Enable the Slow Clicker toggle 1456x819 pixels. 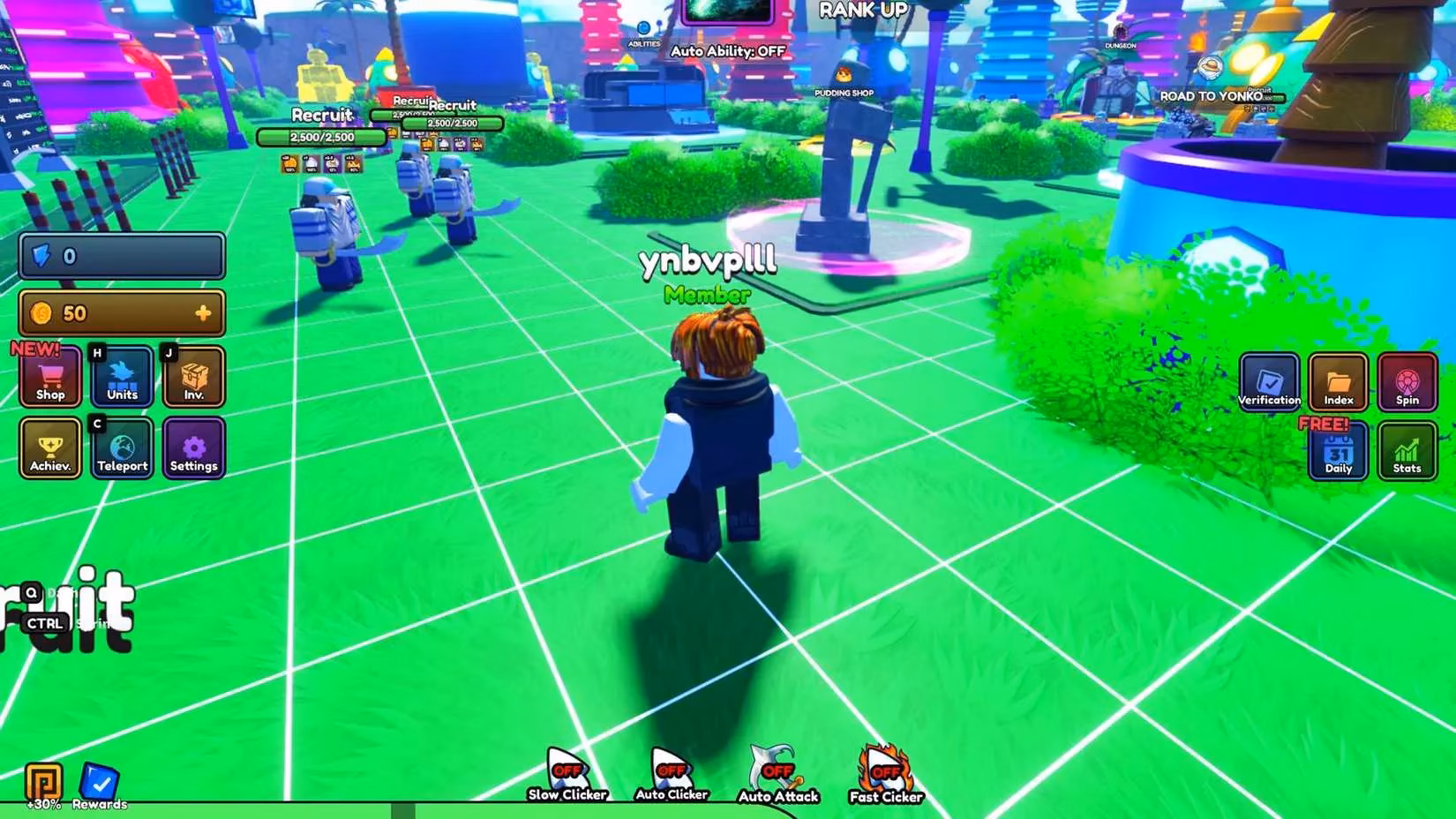[x=566, y=768]
